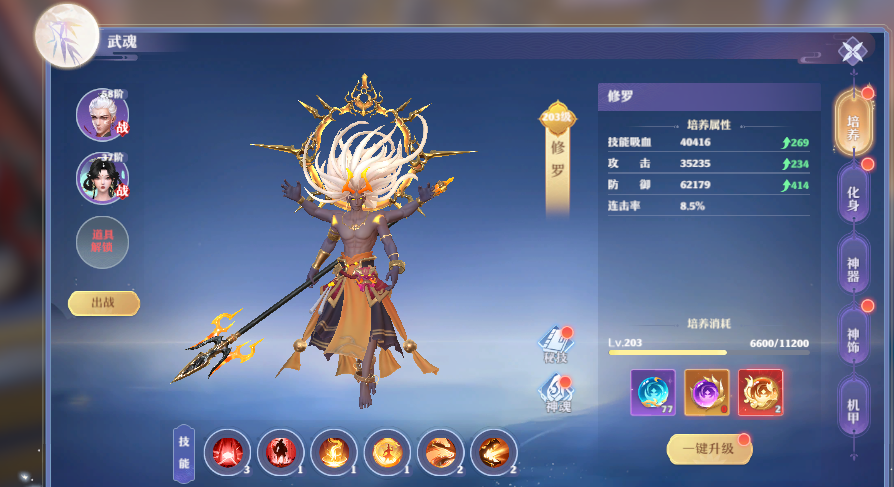Close the 武魂 panel
The height and width of the screenshot is (487, 894).
point(852,51)
